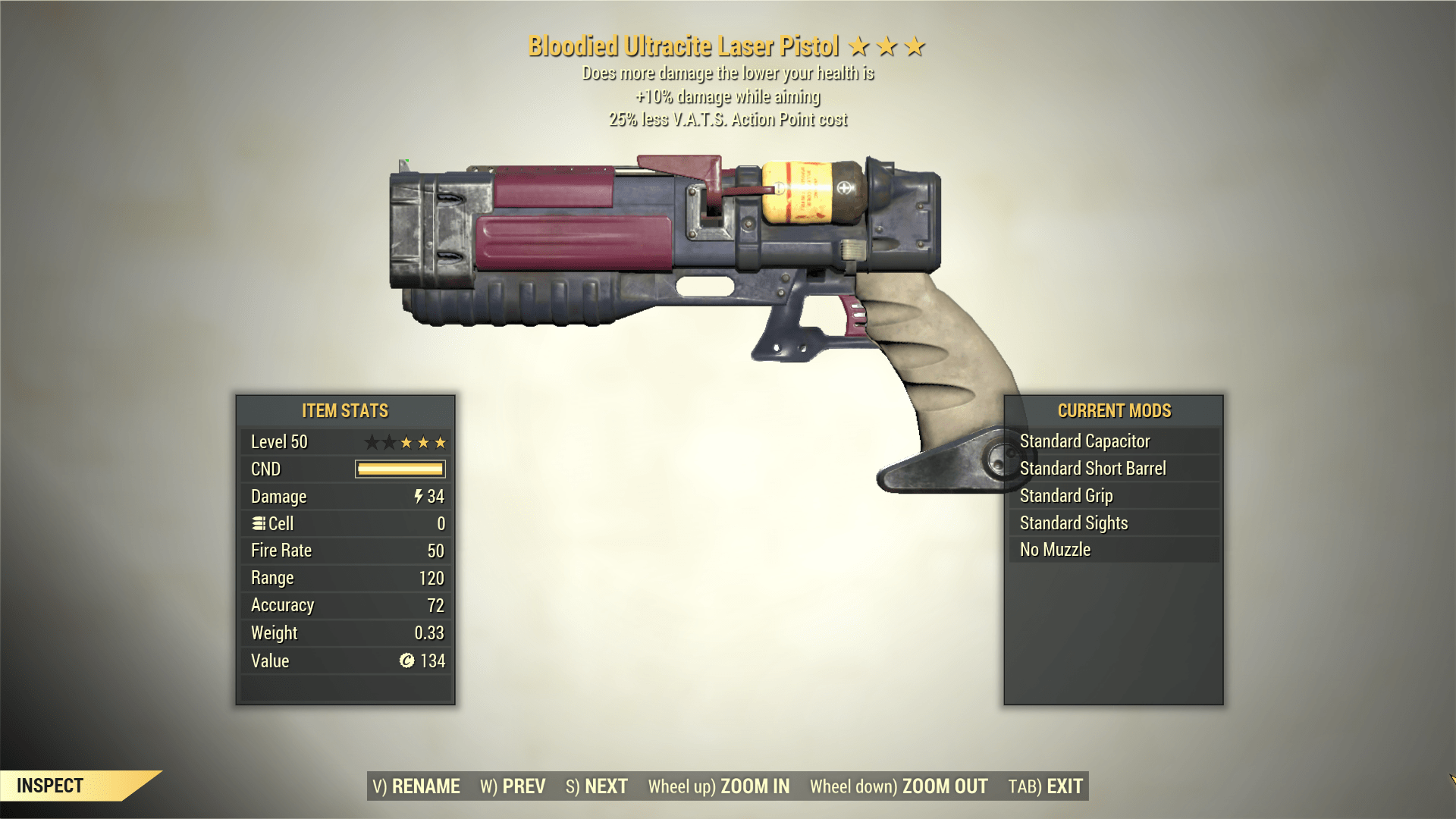Choose the Rename option in the bottom bar
The width and height of the screenshot is (1456, 819).
(416, 786)
